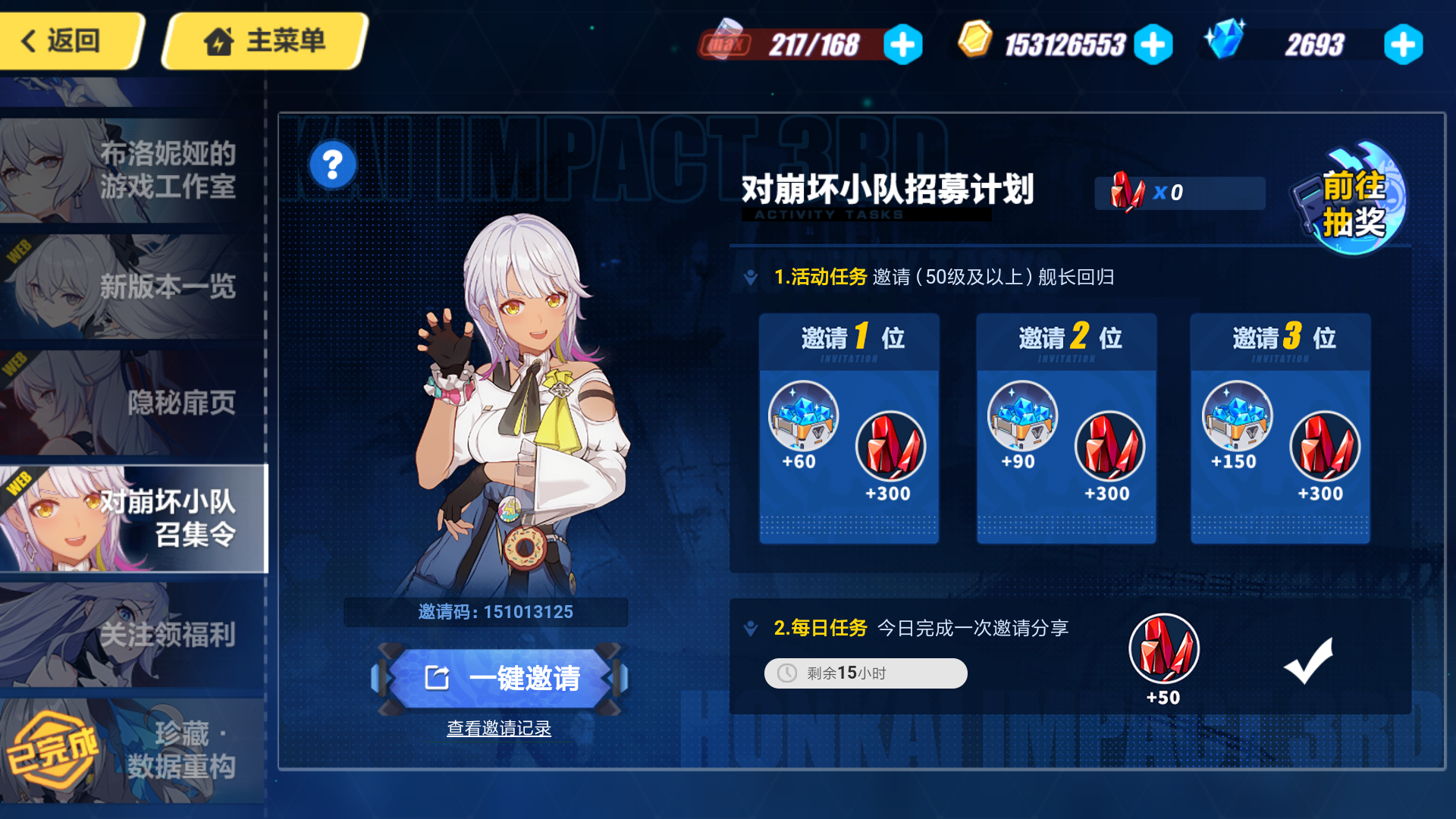Click the invitation code 151013125 field

pyautogui.click(x=486, y=612)
